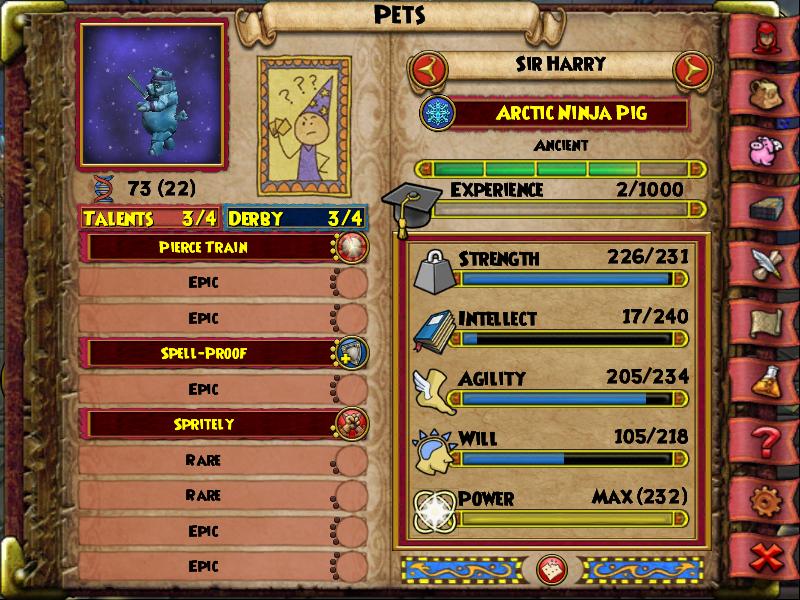Open the Derby abilities tab
Image resolution: width=800 pixels, height=600 pixels.
click(x=296, y=218)
